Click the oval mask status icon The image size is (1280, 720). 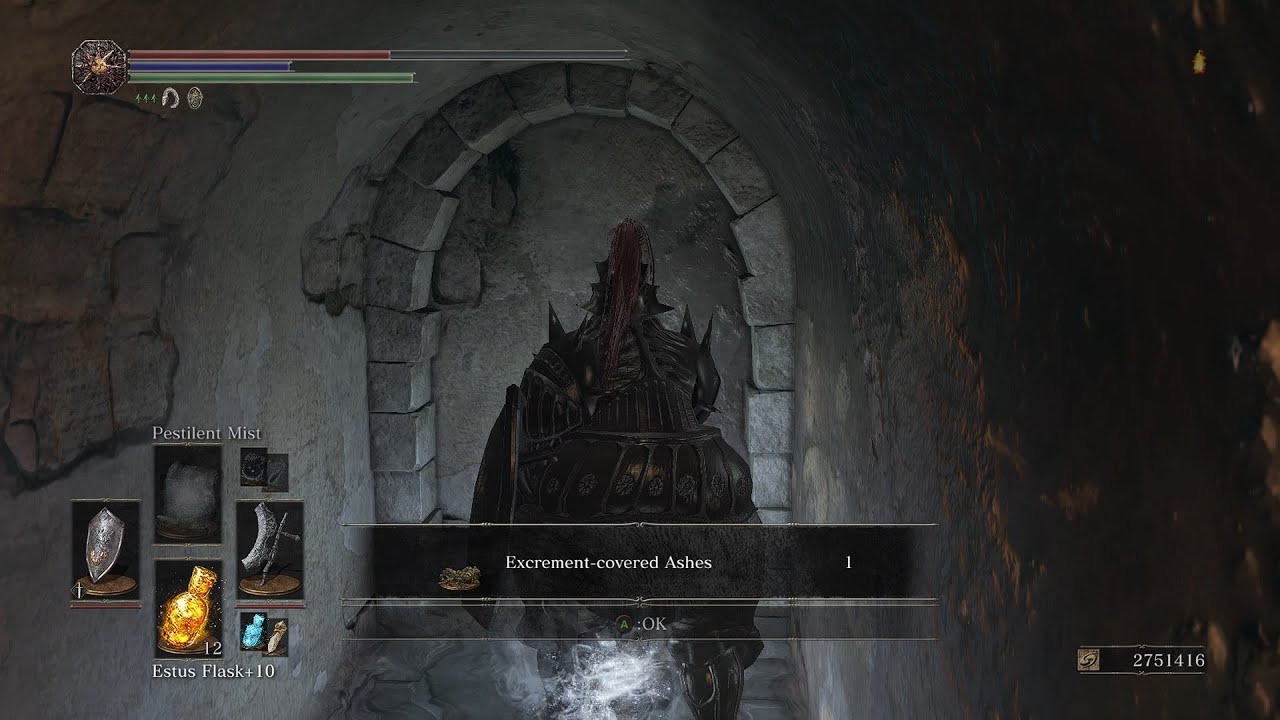click(195, 98)
